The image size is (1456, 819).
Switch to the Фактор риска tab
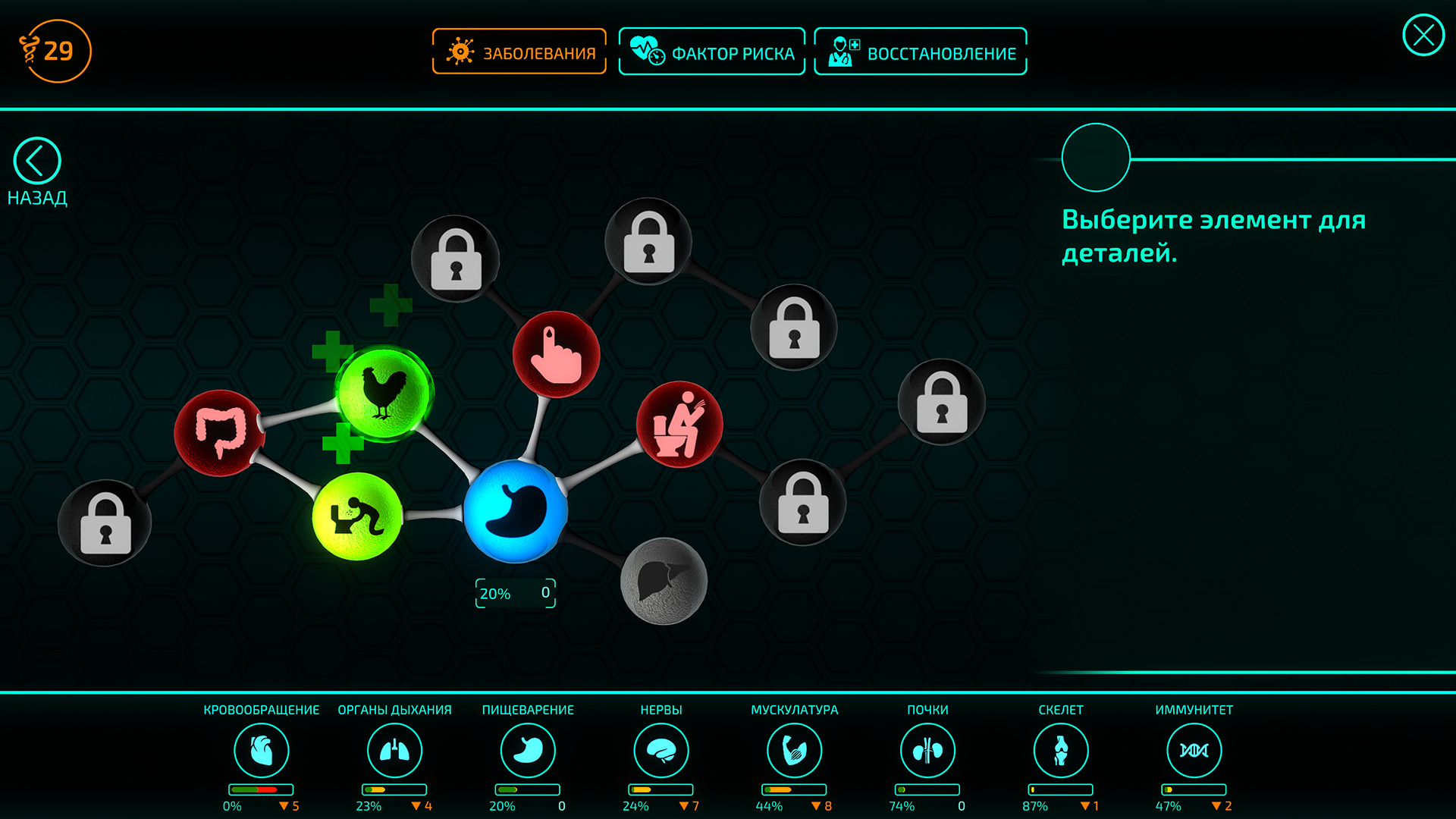(x=712, y=51)
